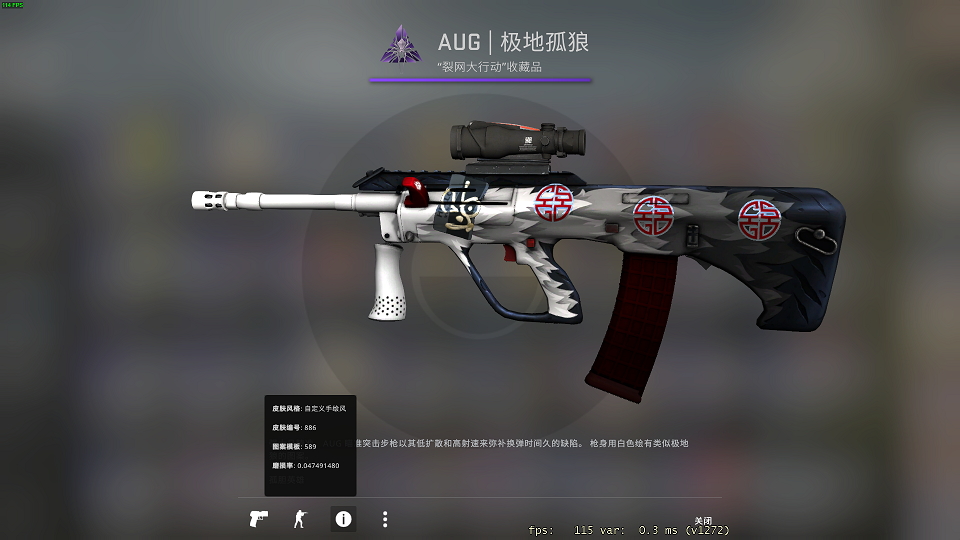960x540 pixels.
Task: Open the three-dot more options menu
Action: 385,519
